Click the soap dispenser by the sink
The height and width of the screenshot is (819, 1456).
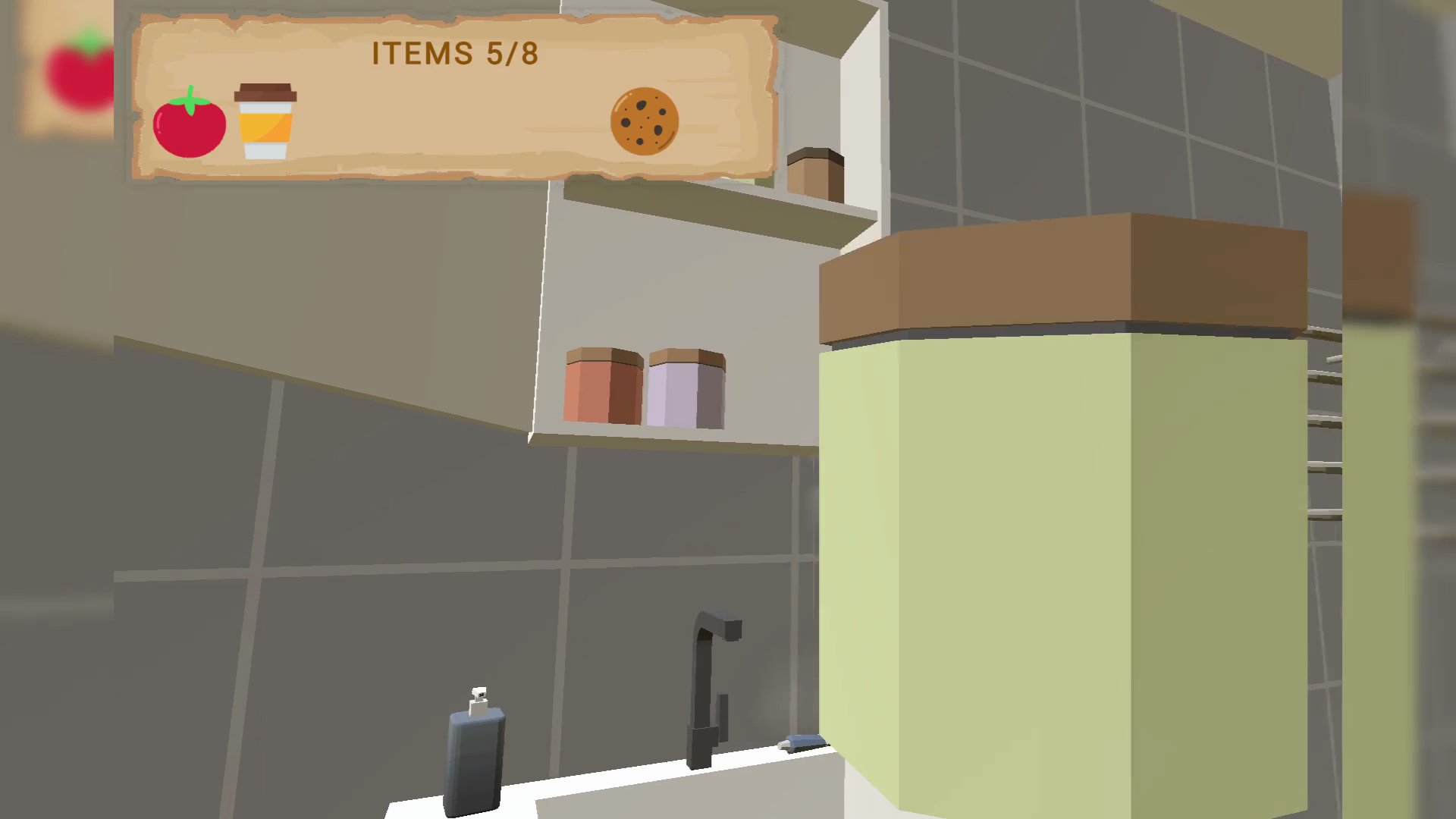[x=475, y=758]
